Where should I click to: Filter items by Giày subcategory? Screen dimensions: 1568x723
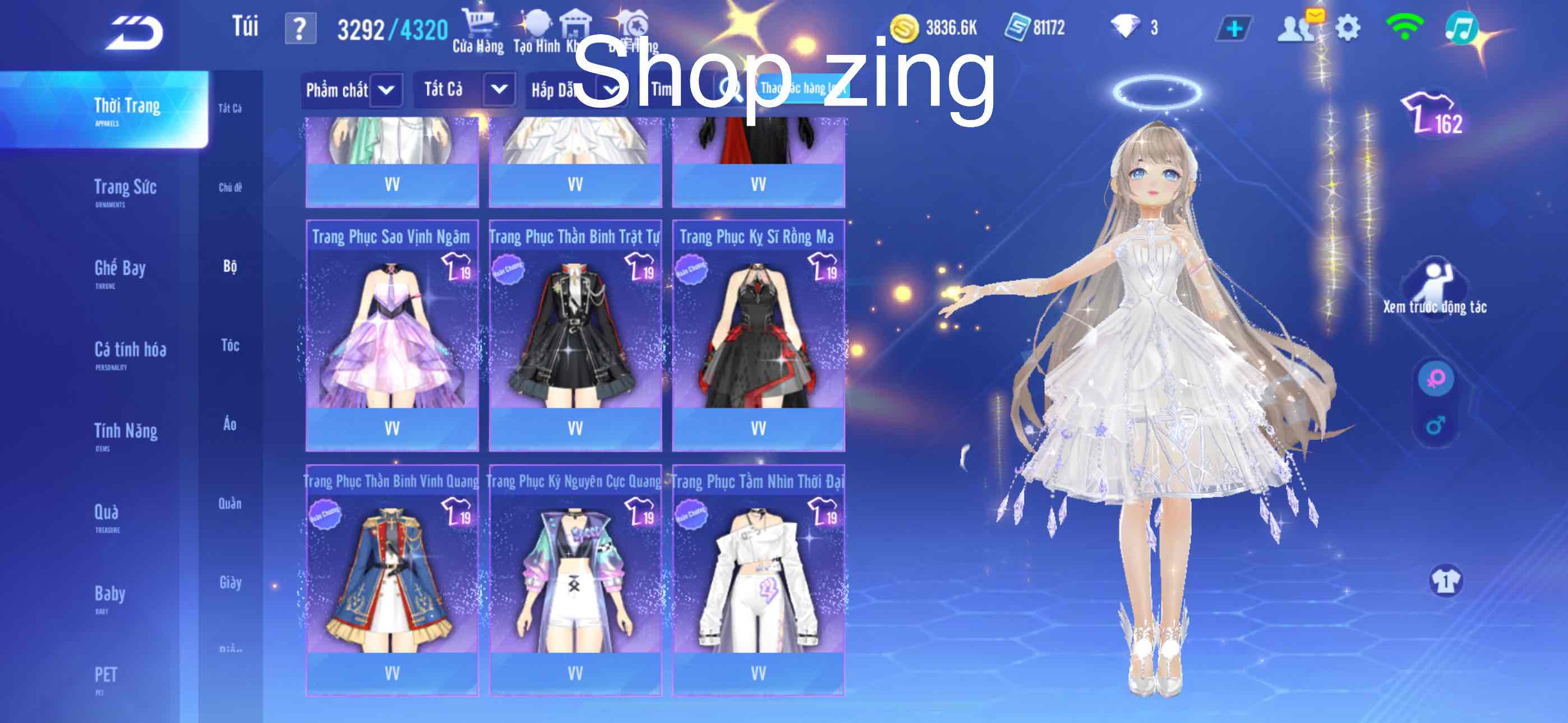click(230, 583)
